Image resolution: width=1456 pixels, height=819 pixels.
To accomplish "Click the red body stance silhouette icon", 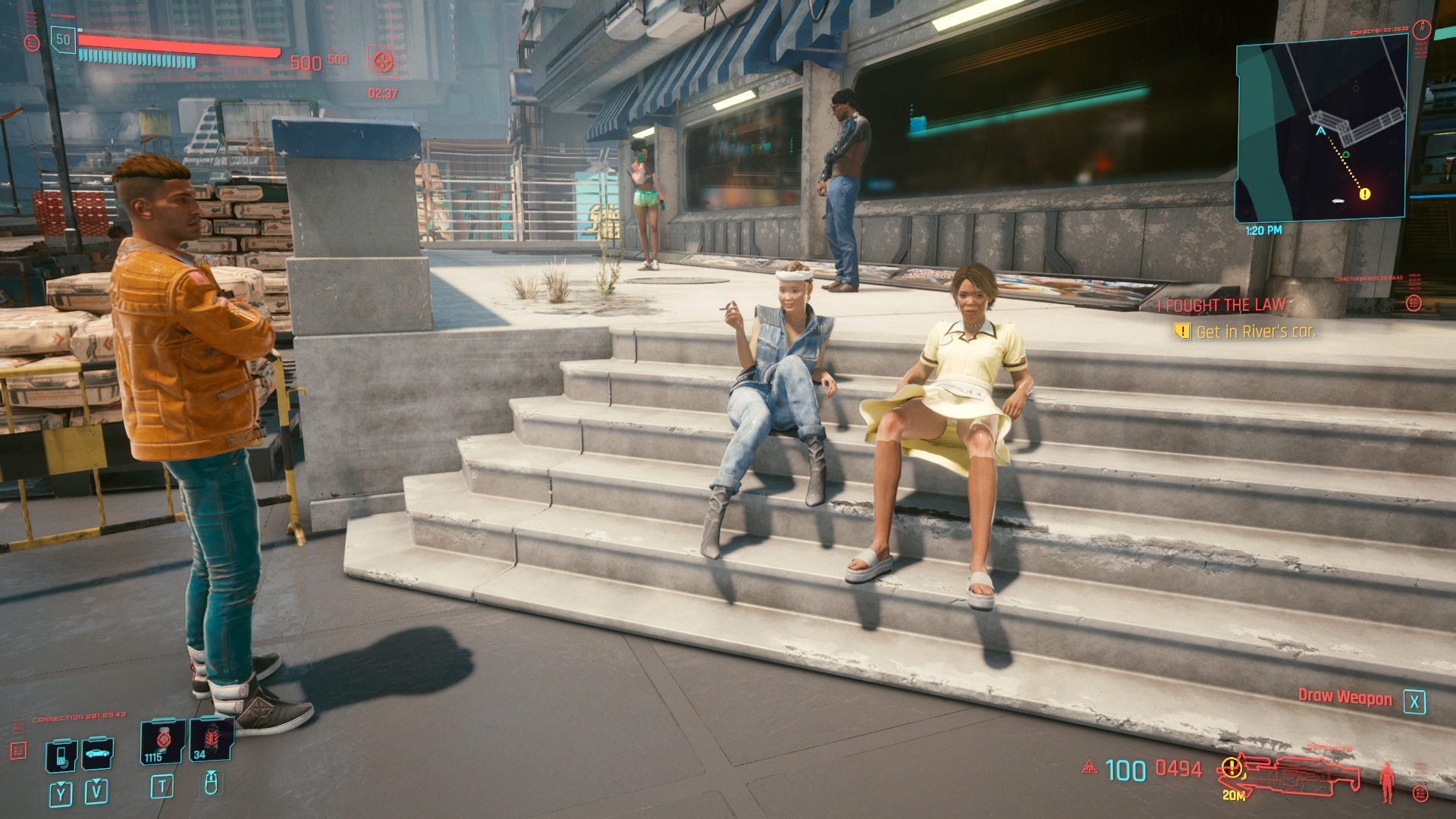I will pos(1387,781).
